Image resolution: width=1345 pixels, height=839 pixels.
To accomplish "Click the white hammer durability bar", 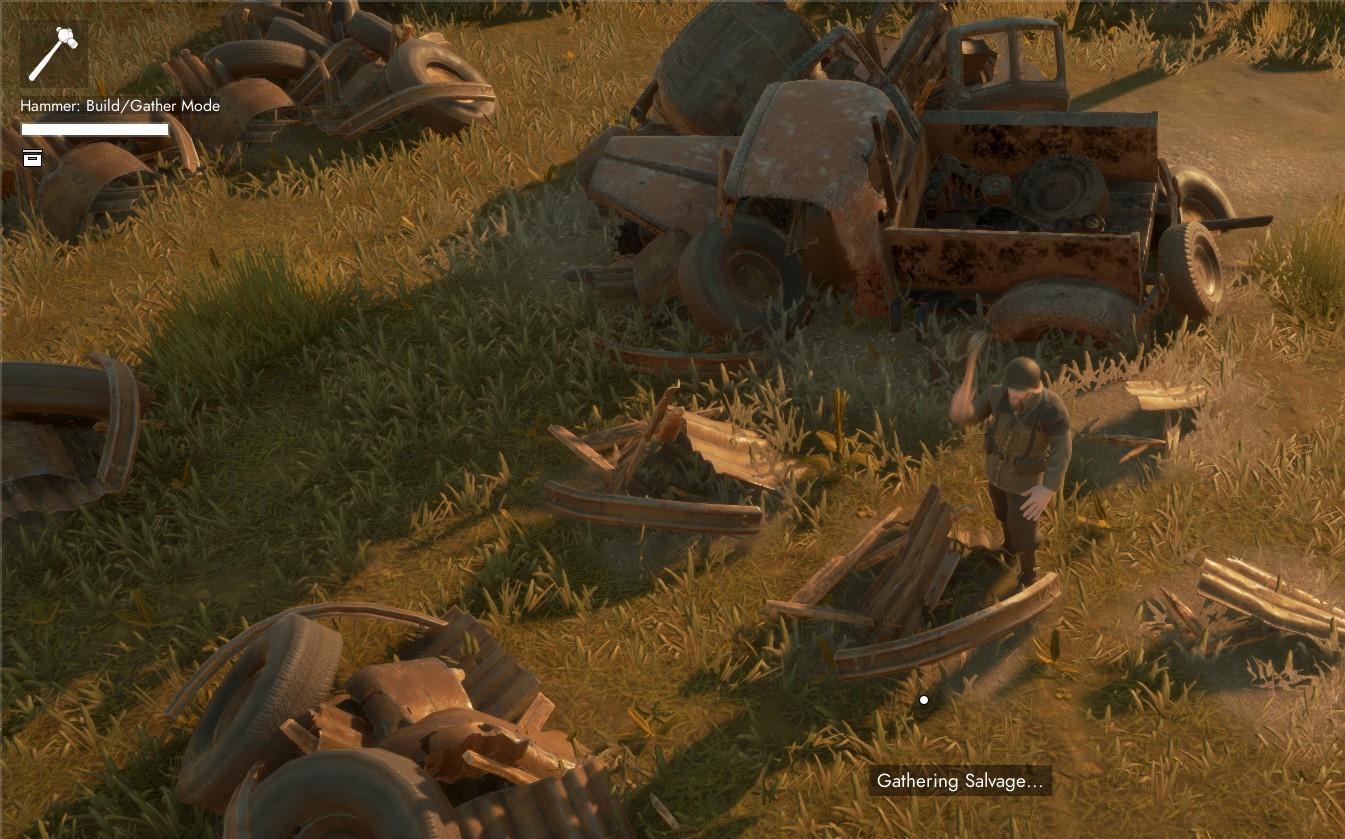I will click(x=96, y=129).
